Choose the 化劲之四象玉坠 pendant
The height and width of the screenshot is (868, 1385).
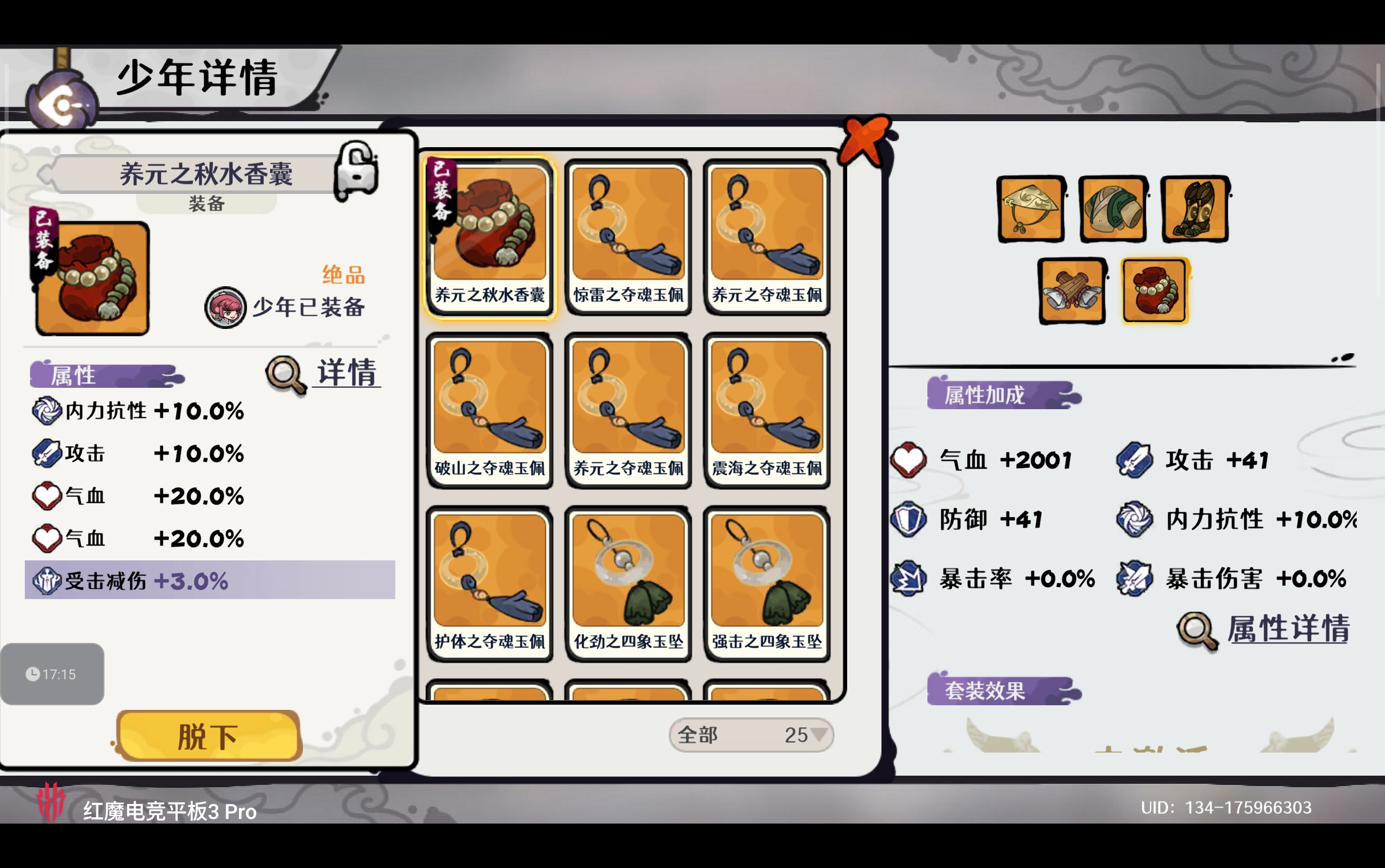(x=628, y=583)
